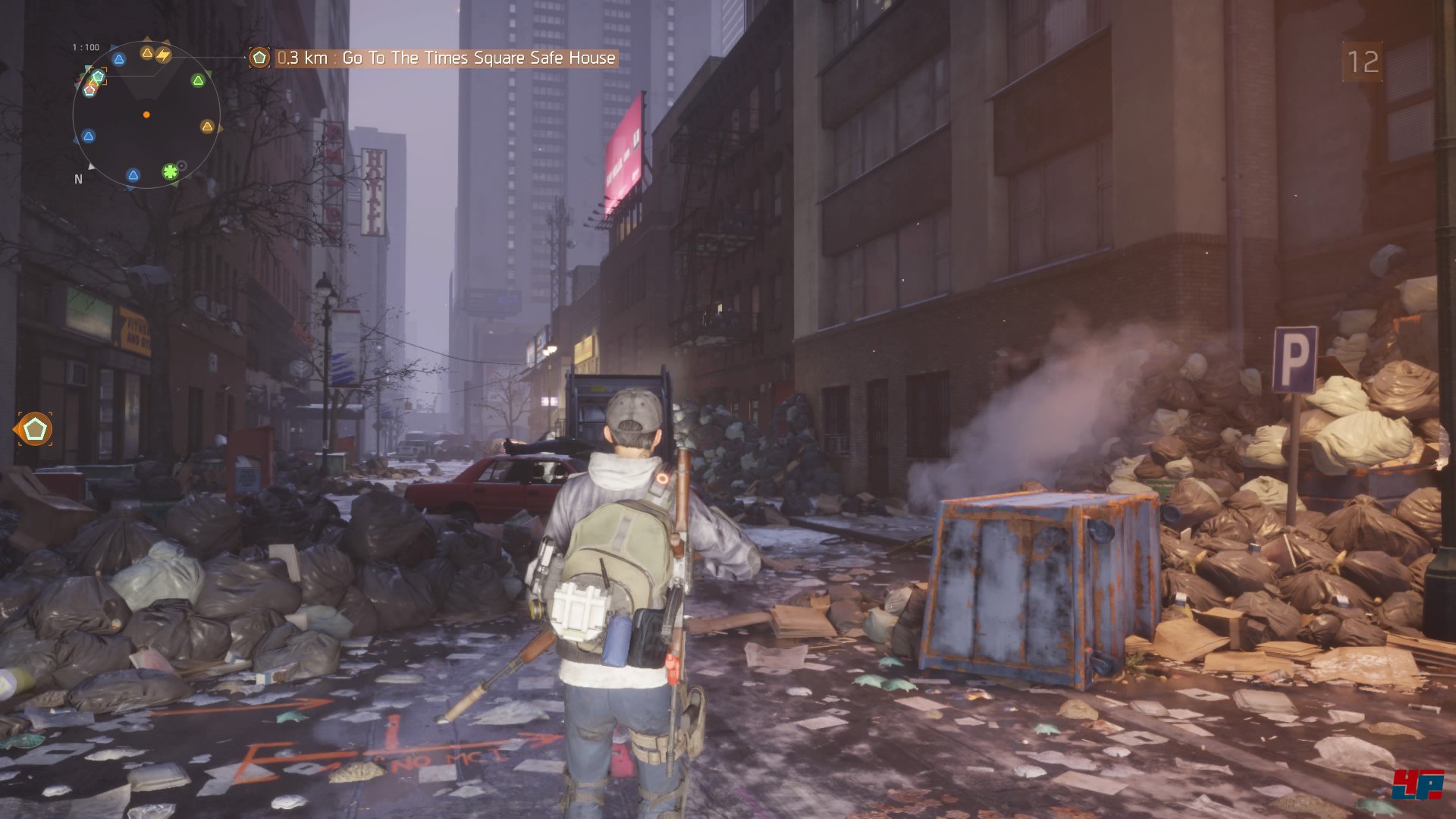The height and width of the screenshot is (819, 1456).
Task: Select the bracketed pentagon marker on minimap rim
Action: [97, 76]
